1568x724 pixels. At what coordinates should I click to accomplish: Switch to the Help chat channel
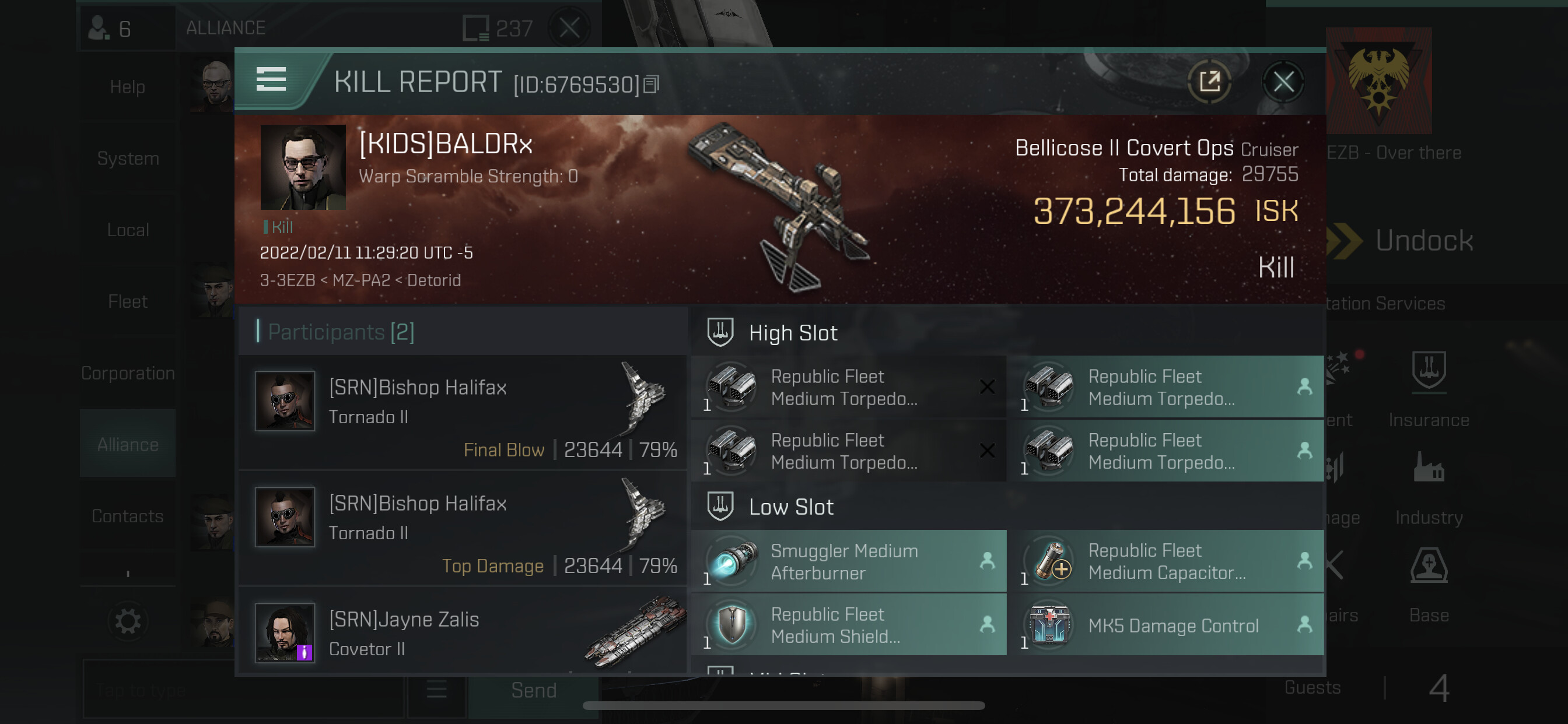127,87
